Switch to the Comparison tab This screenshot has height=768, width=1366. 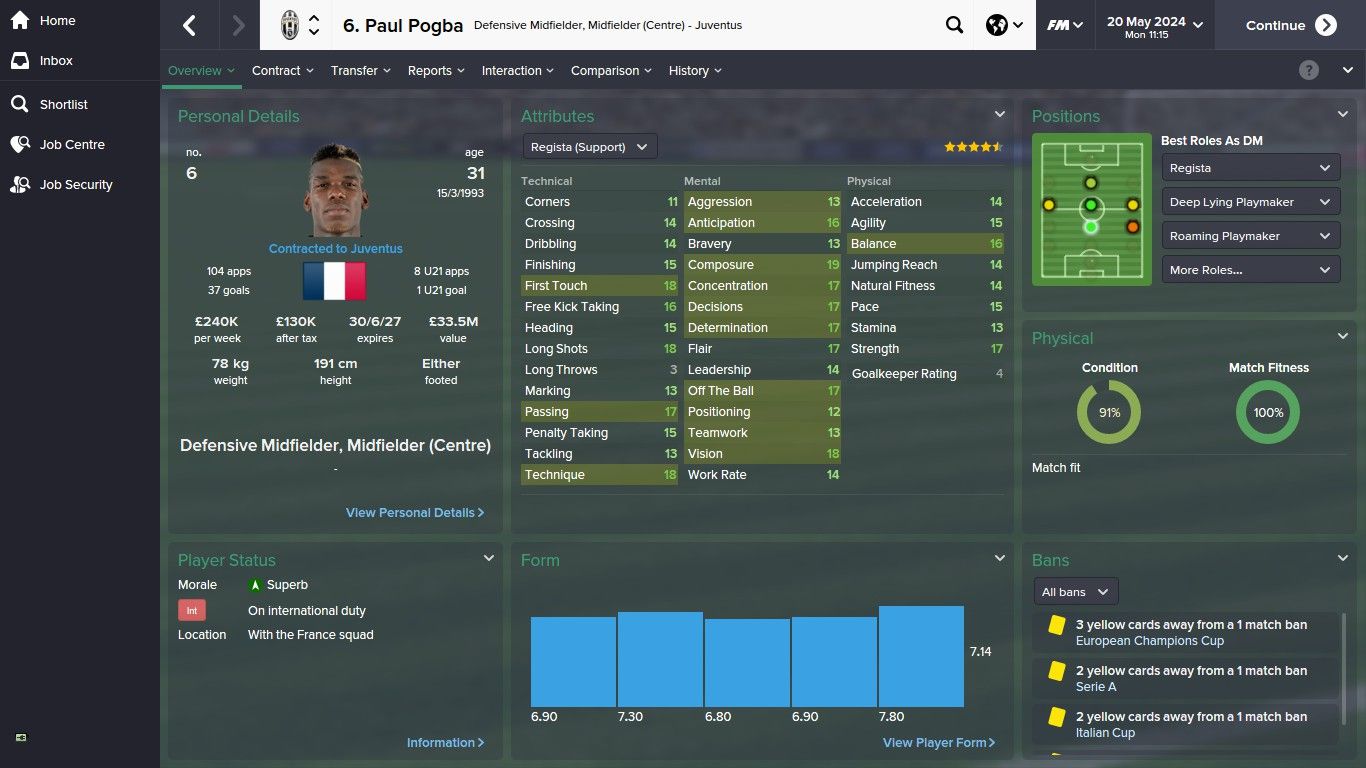(x=611, y=71)
